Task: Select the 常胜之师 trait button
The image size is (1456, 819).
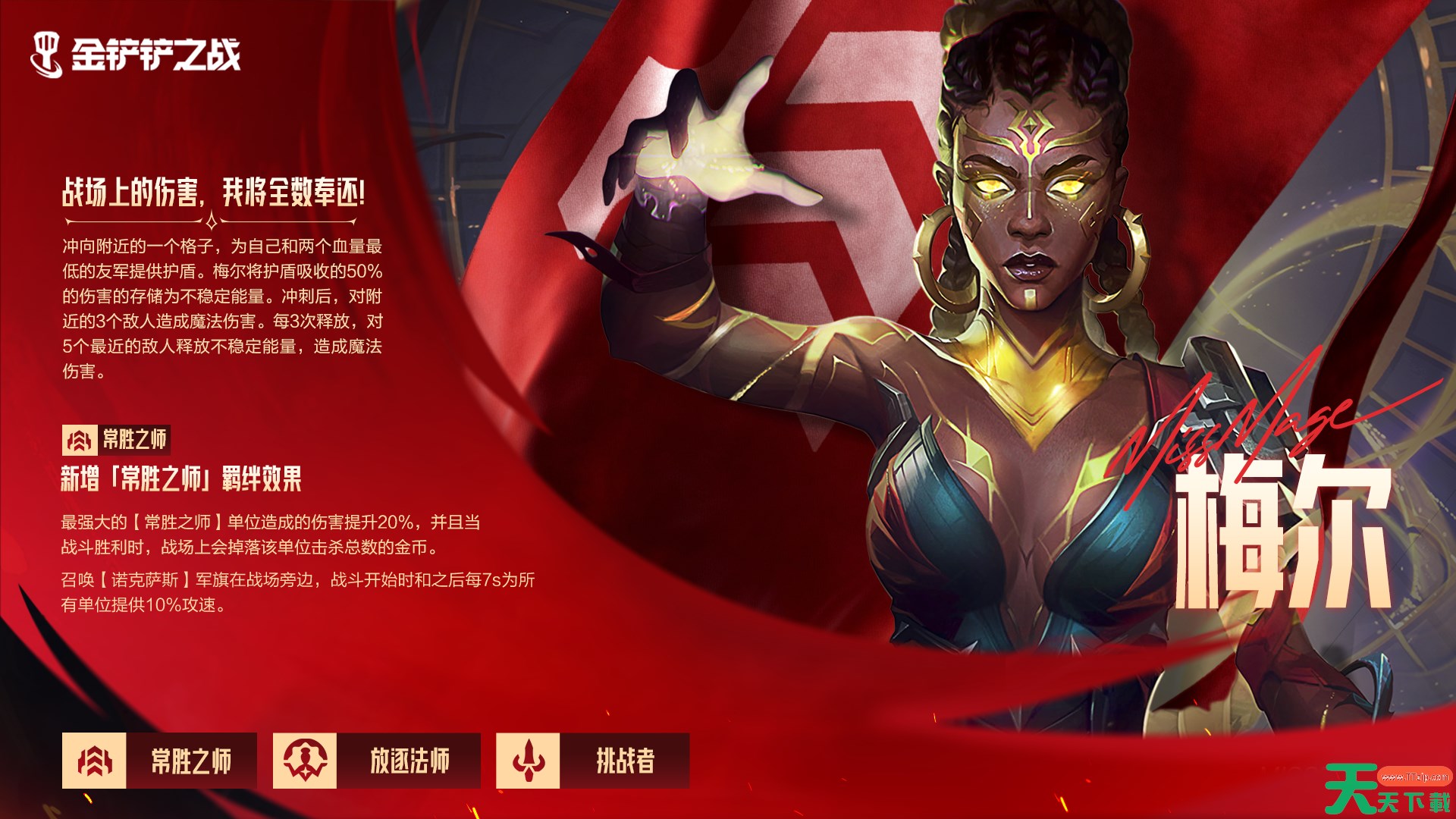Action: (x=159, y=761)
